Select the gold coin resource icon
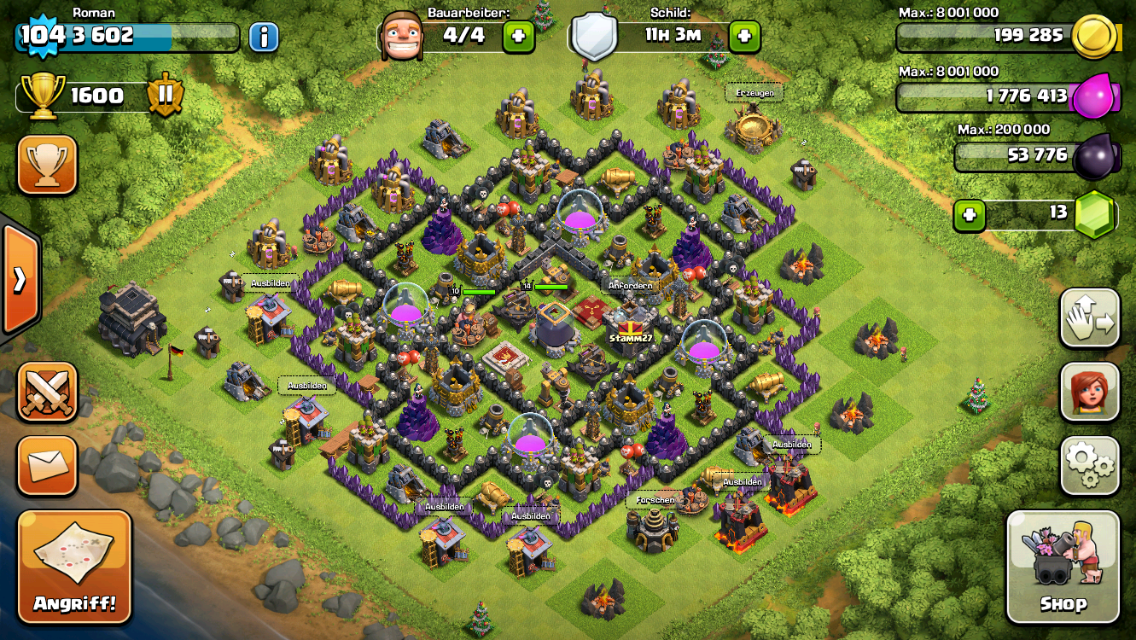The width and height of the screenshot is (1136, 640). 1092,38
